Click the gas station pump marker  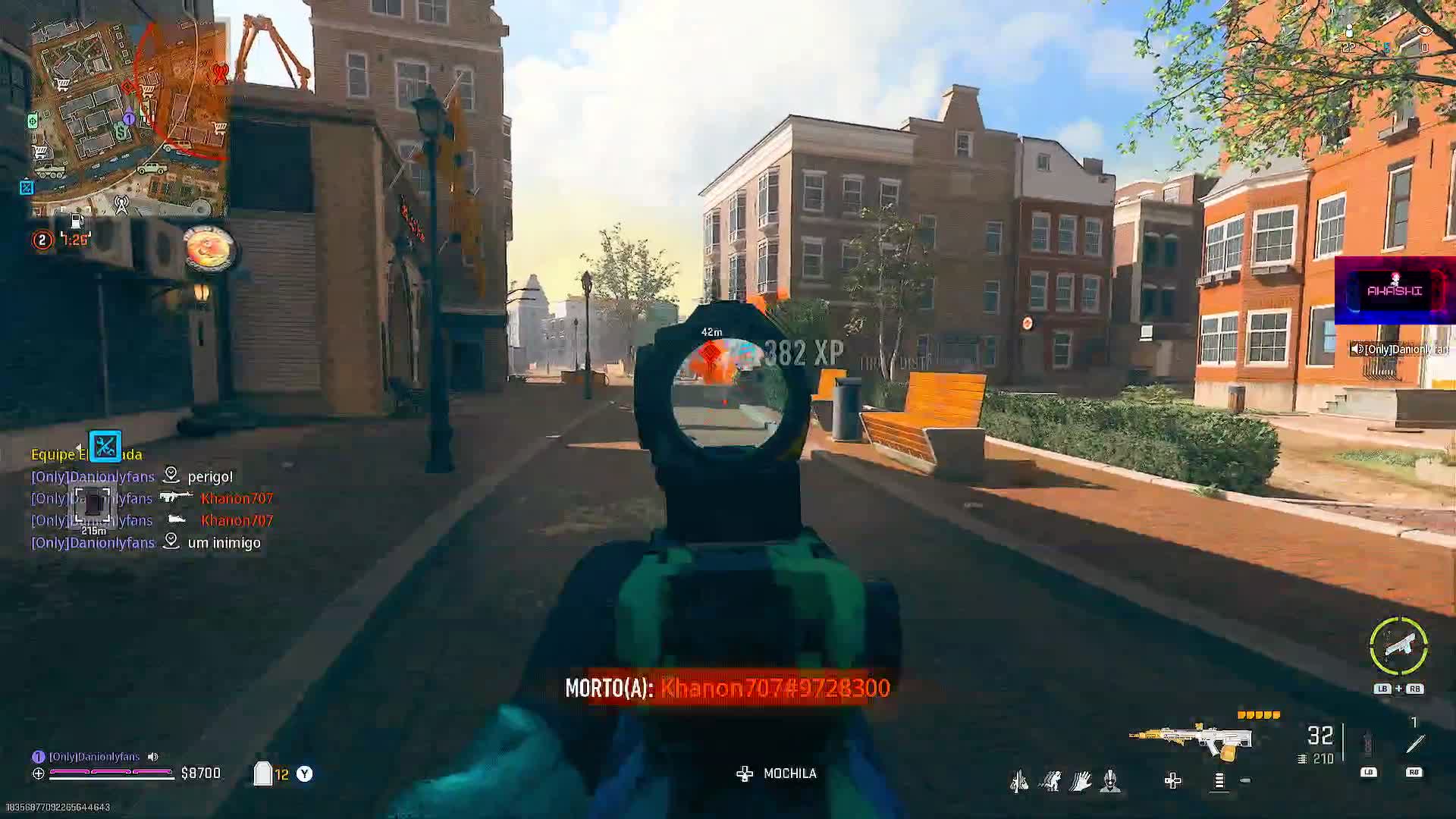pyautogui.click(x=77, y=221)
